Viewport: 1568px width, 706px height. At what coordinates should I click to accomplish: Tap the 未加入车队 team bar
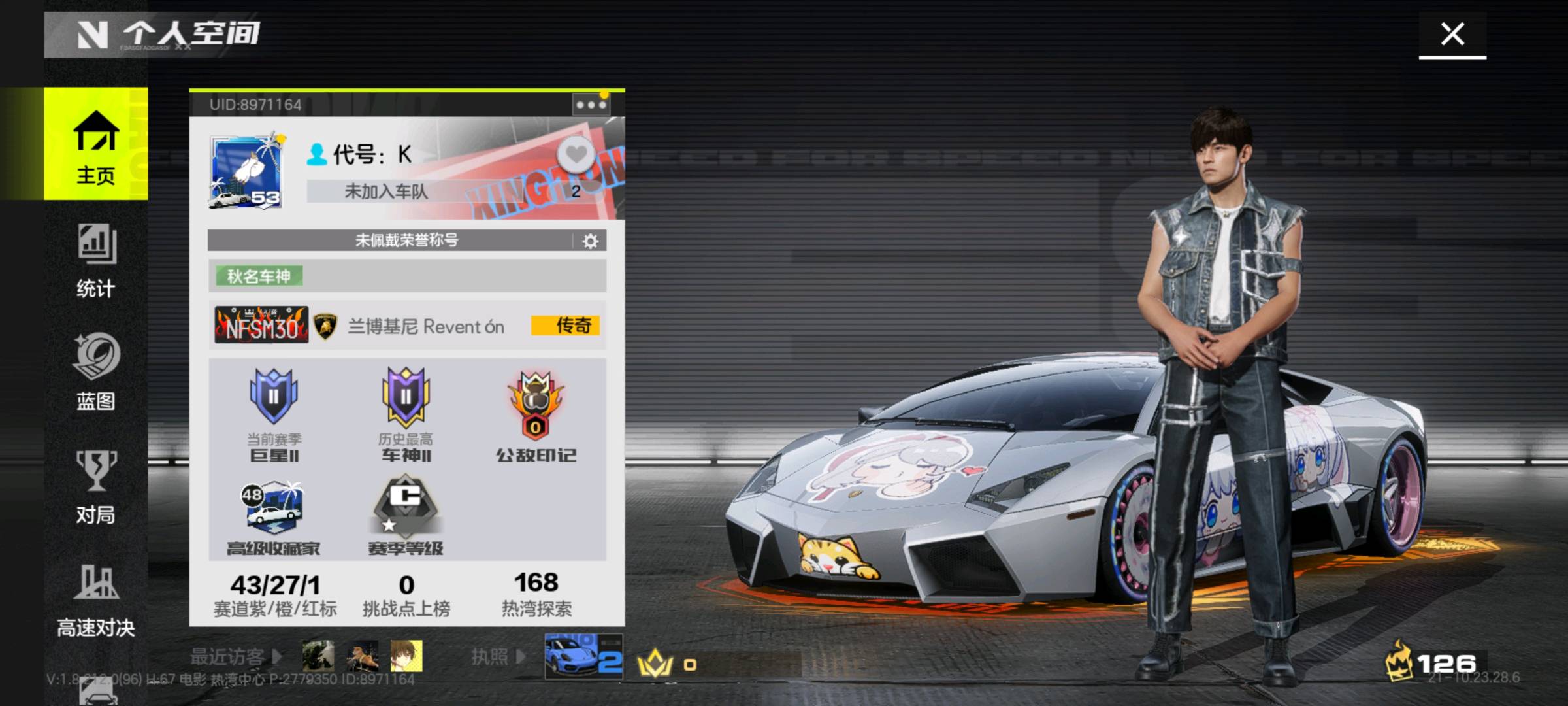387,192
